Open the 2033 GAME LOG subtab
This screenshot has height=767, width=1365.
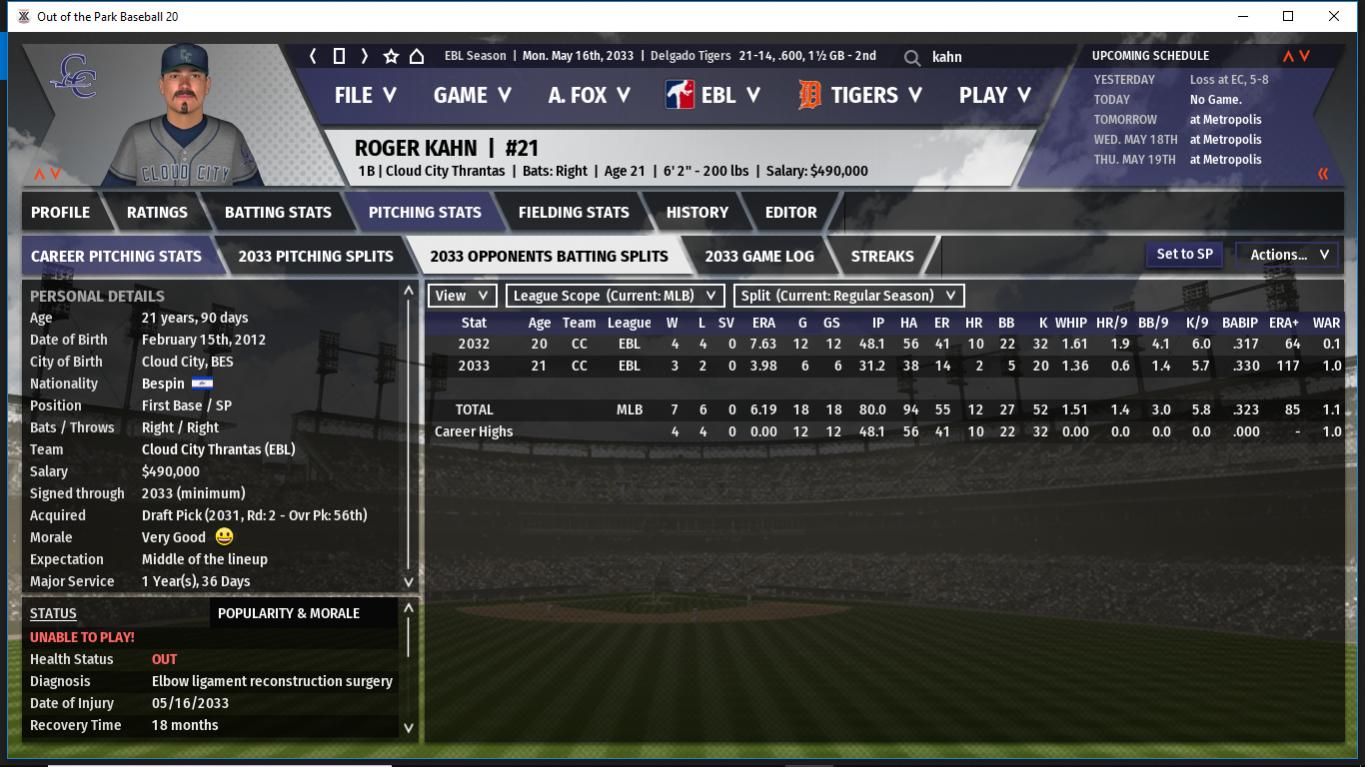[x=759, y=256]
